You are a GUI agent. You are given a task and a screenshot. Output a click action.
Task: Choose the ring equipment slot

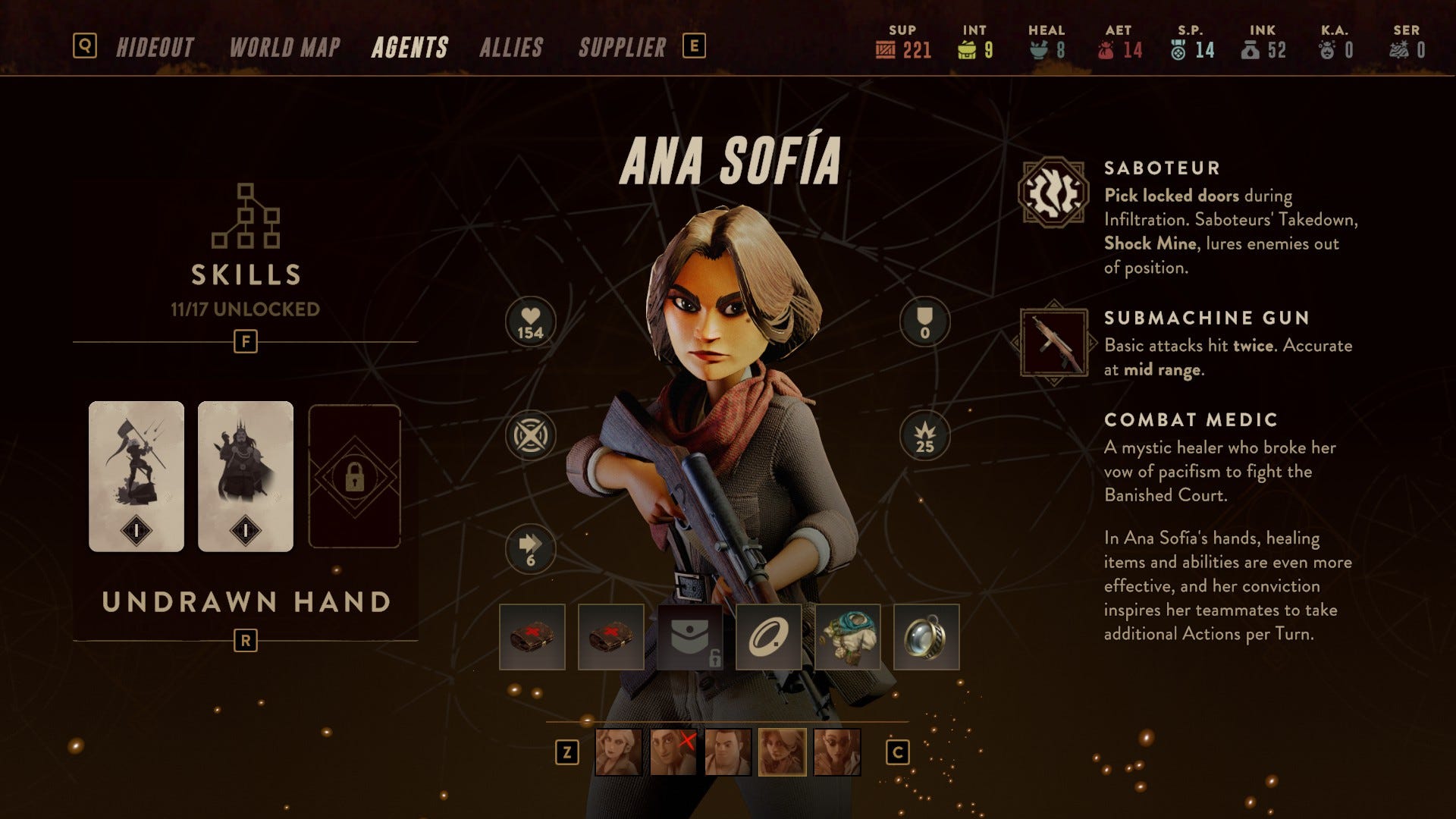coord(768,637)
